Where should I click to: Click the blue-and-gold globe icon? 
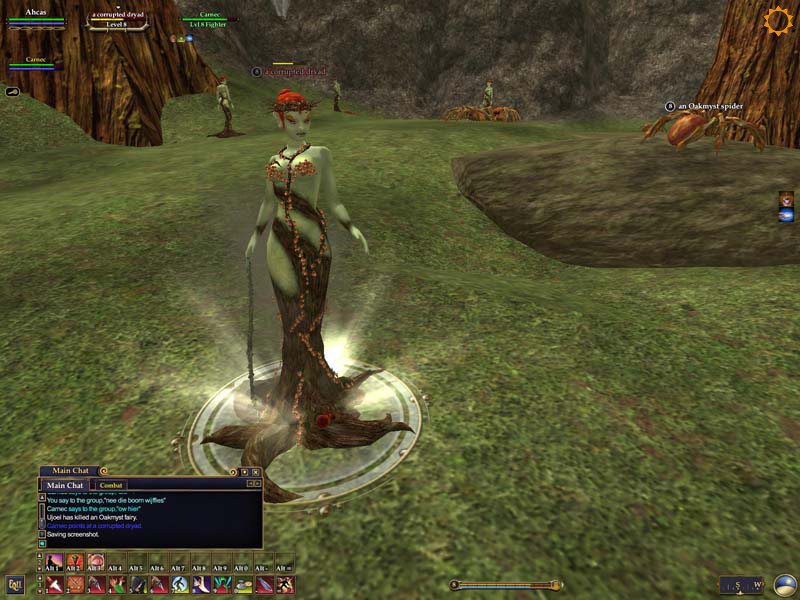point(785,584)
